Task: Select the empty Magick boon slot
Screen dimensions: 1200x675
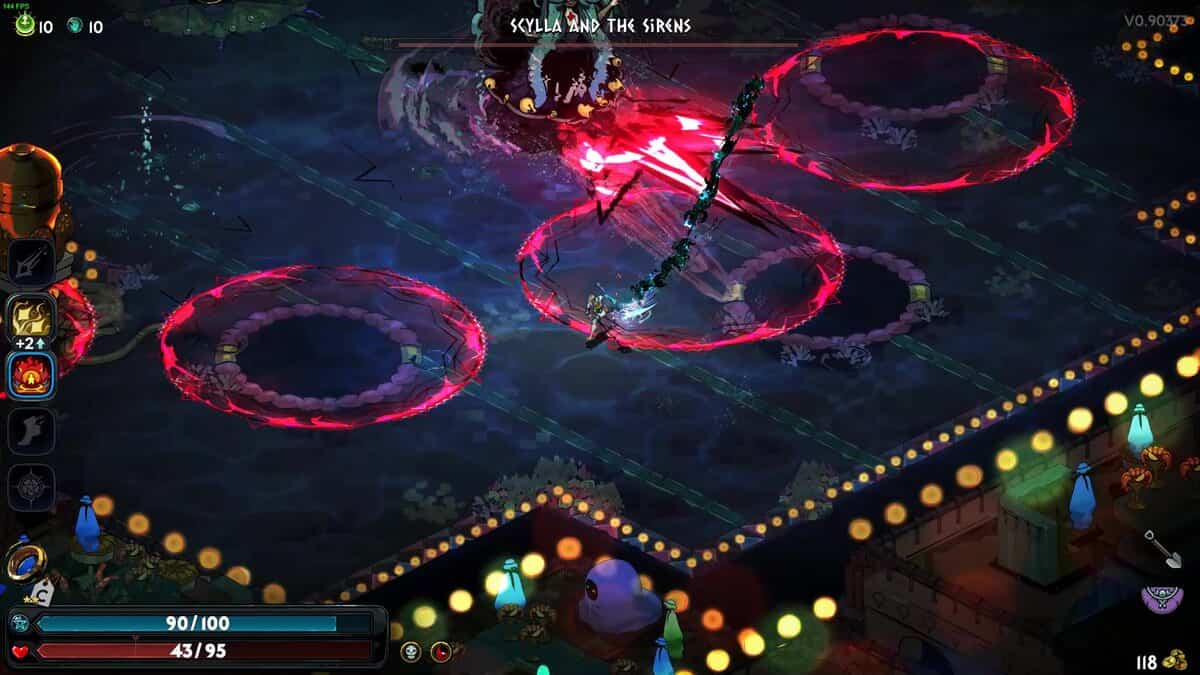Action: coord(31,487)
